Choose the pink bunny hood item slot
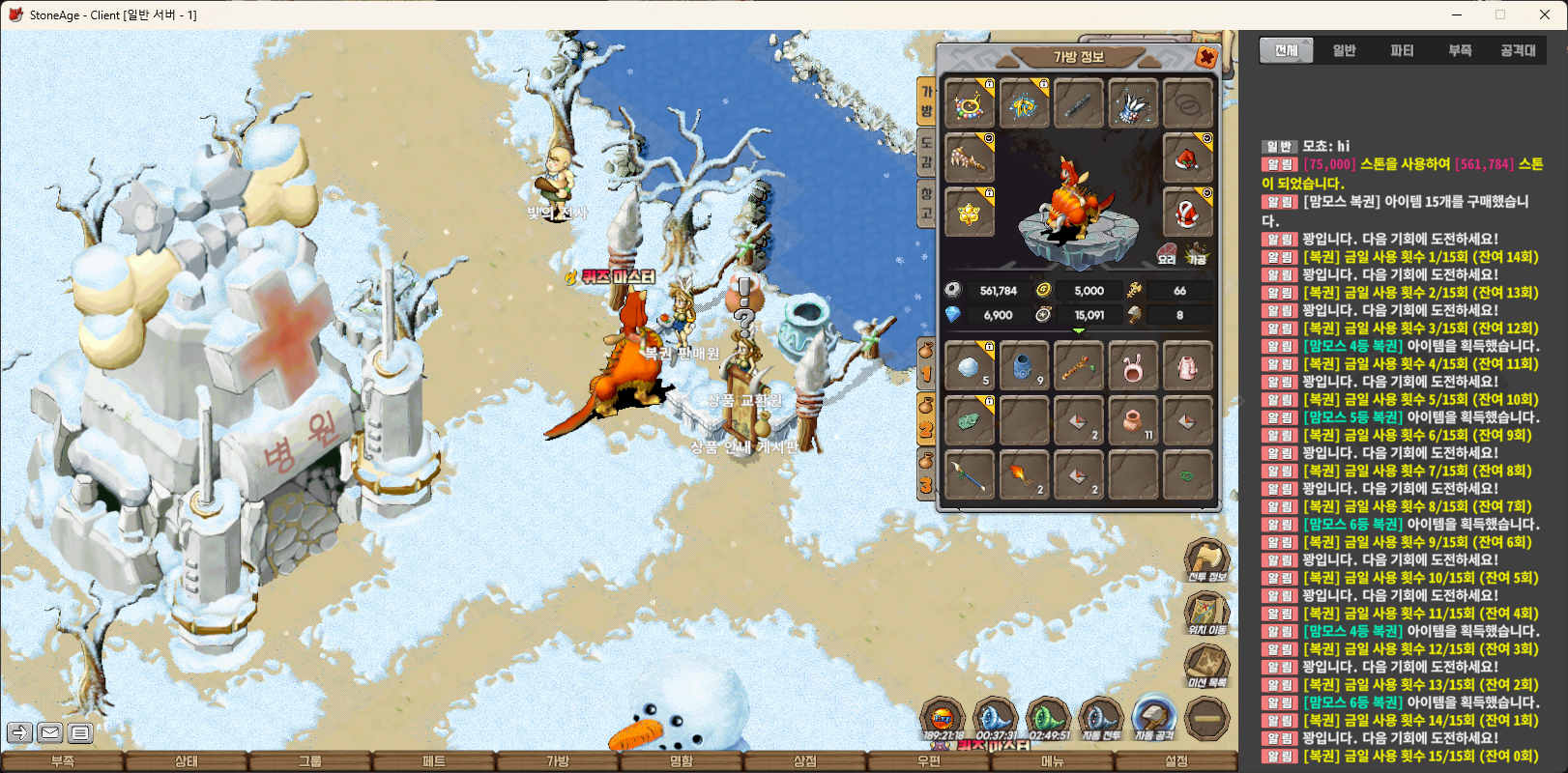The image size is (1568, 773). click(x=1133, y=367)
